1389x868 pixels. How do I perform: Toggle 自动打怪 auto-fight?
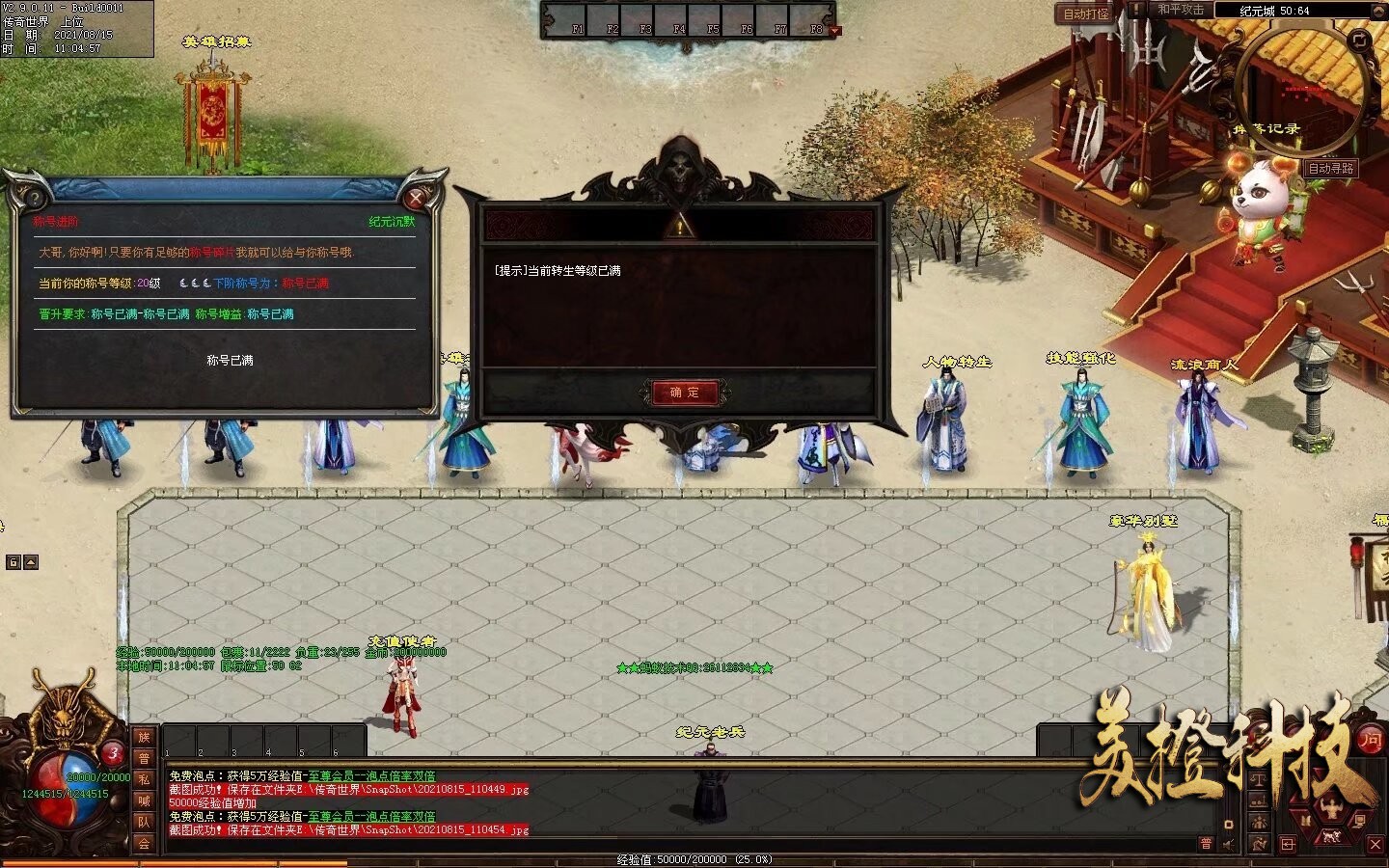click(x=1086, y=14)
